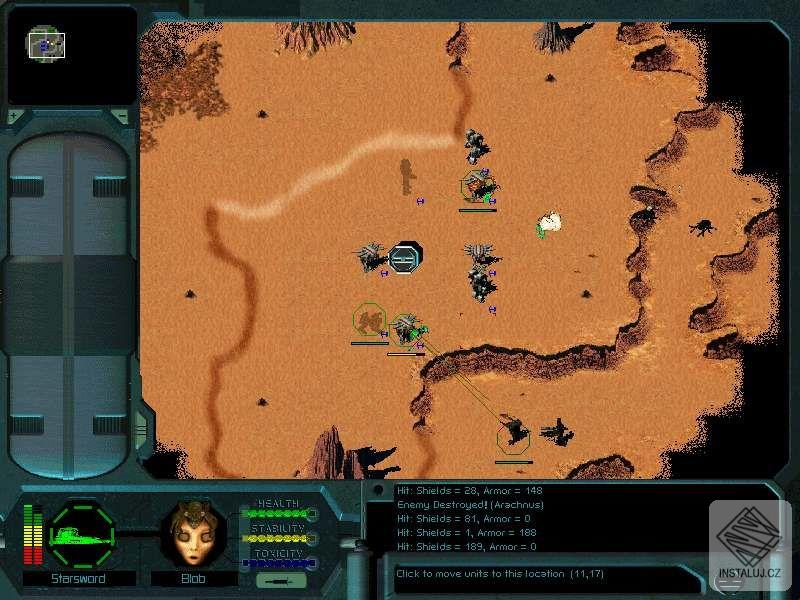Screen dimensions: 800x600
Task: Select the marked unit below the cliff ledge
Action: tap(514, 433)
